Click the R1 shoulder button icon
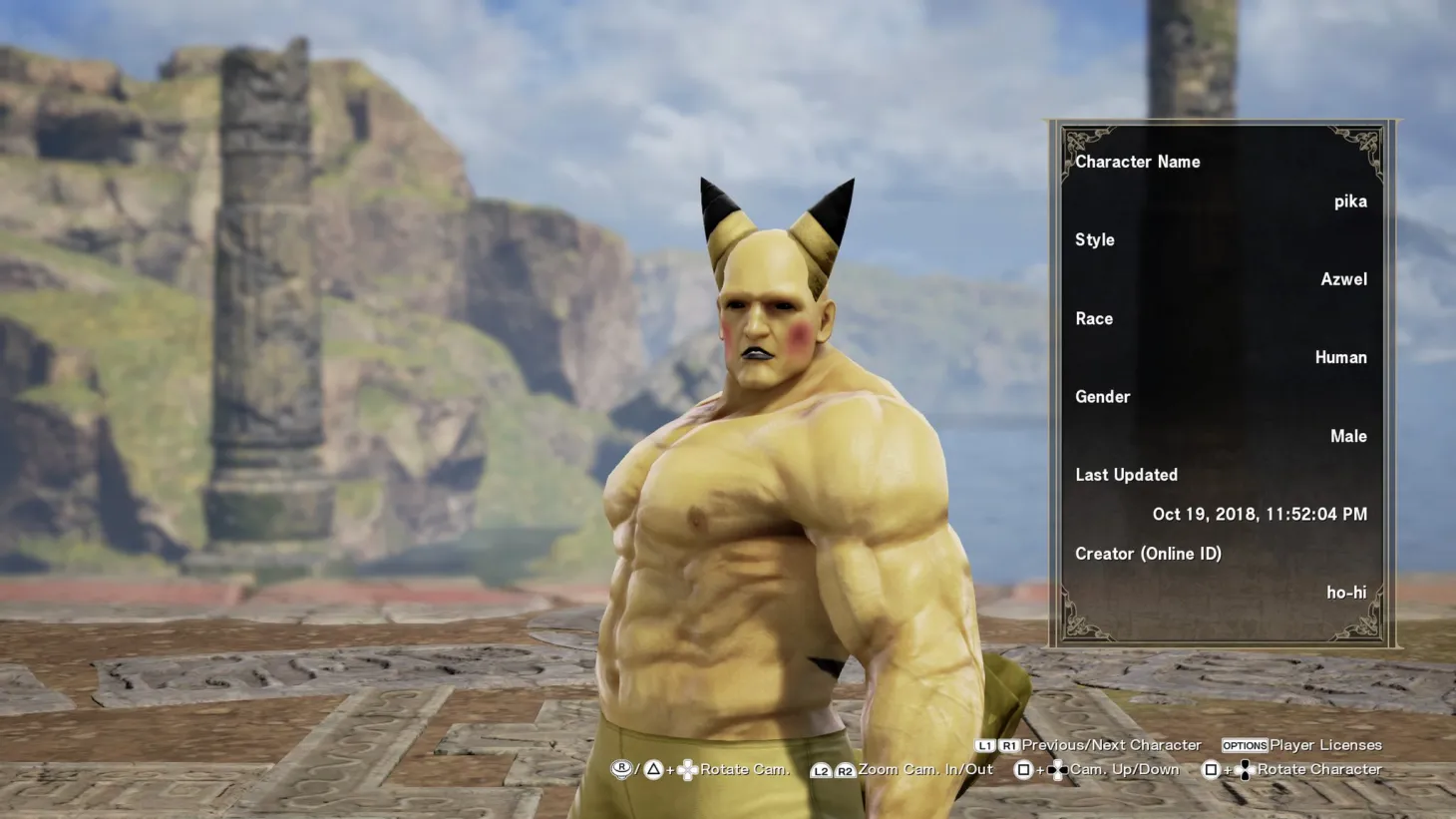Image resolution: width=1456 pixels, height=819 pixels. click(x=1008, y=745)
